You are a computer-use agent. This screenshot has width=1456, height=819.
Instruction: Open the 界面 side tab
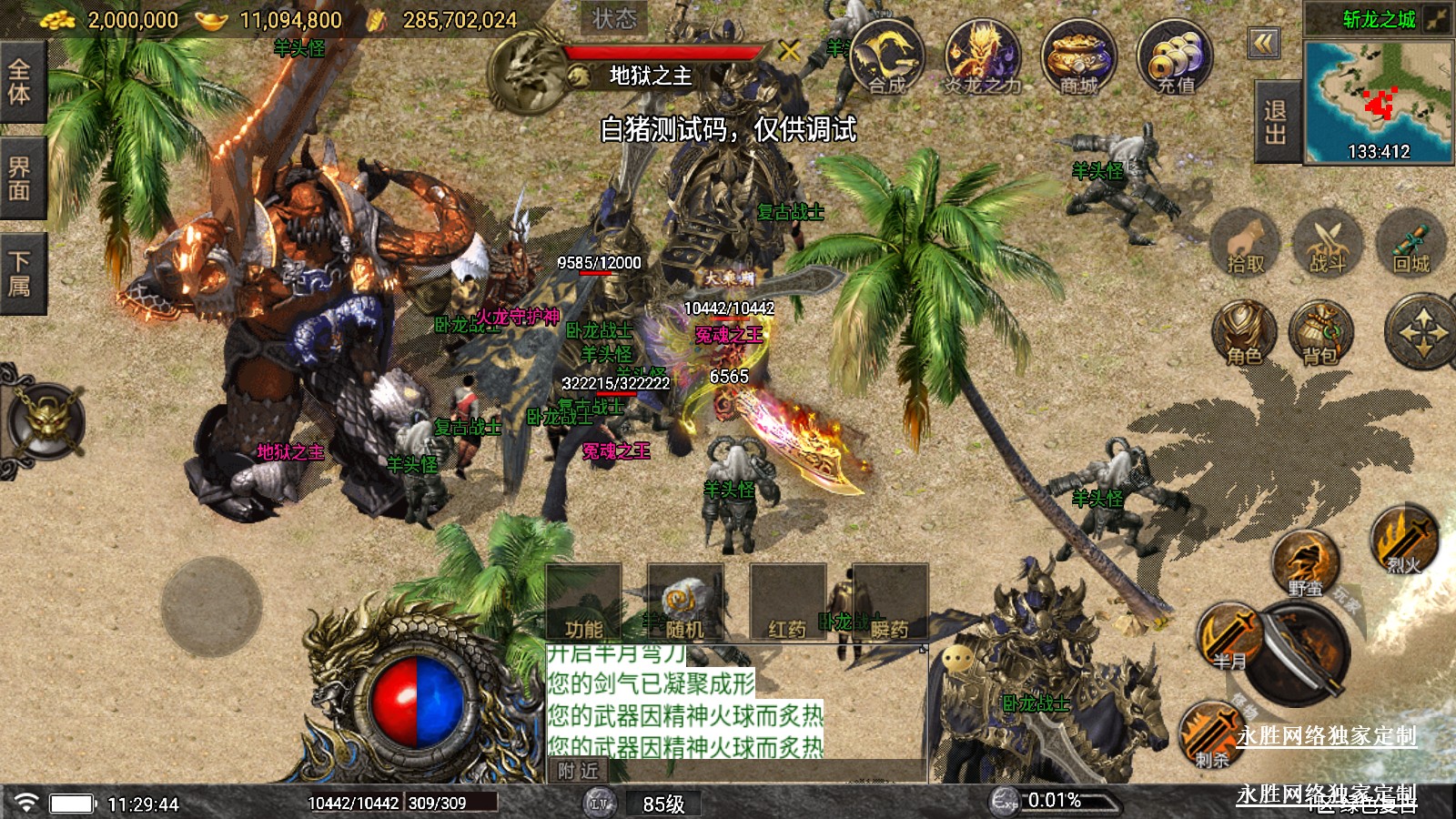pyautogui.click(x=20, y=177)
